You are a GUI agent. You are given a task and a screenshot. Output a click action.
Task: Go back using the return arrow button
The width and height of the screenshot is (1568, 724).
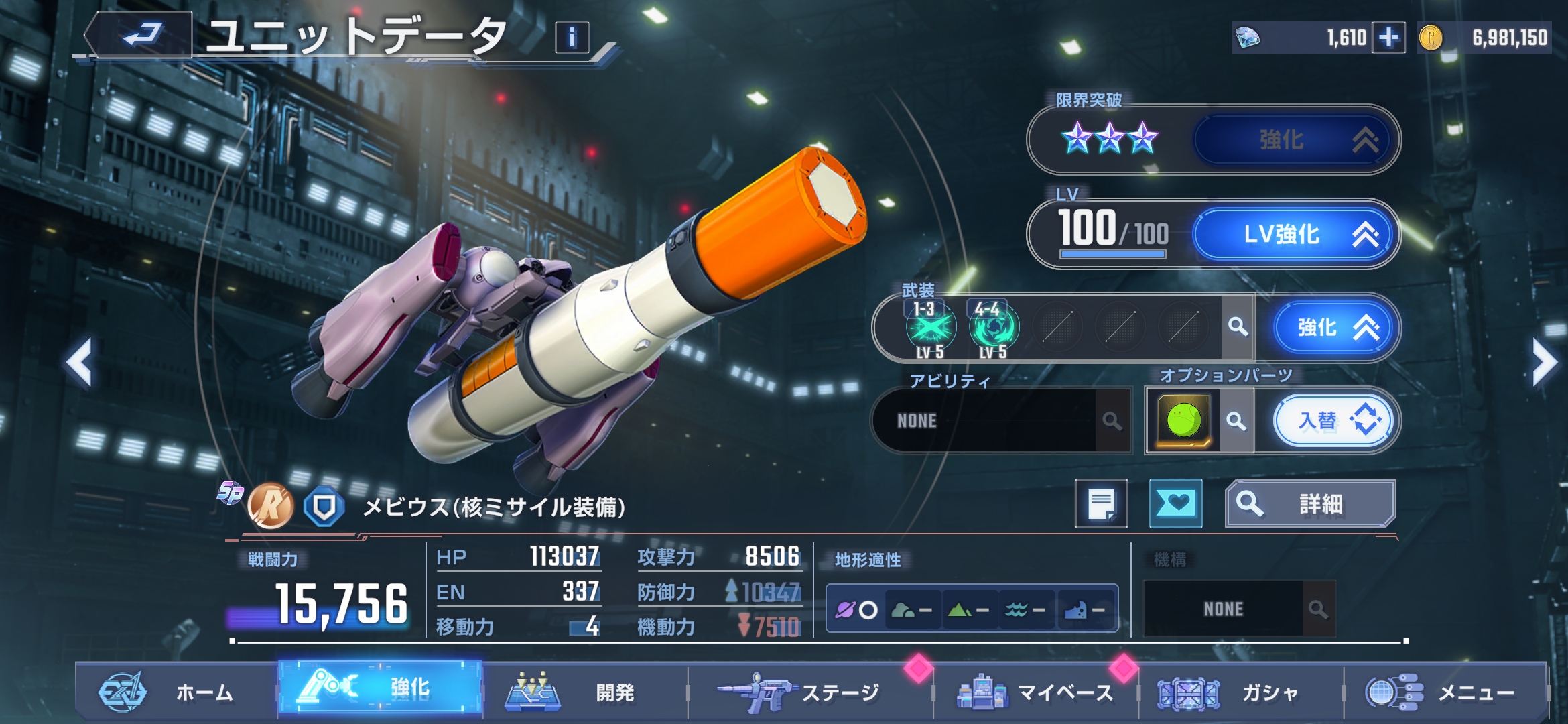point(142,35)
